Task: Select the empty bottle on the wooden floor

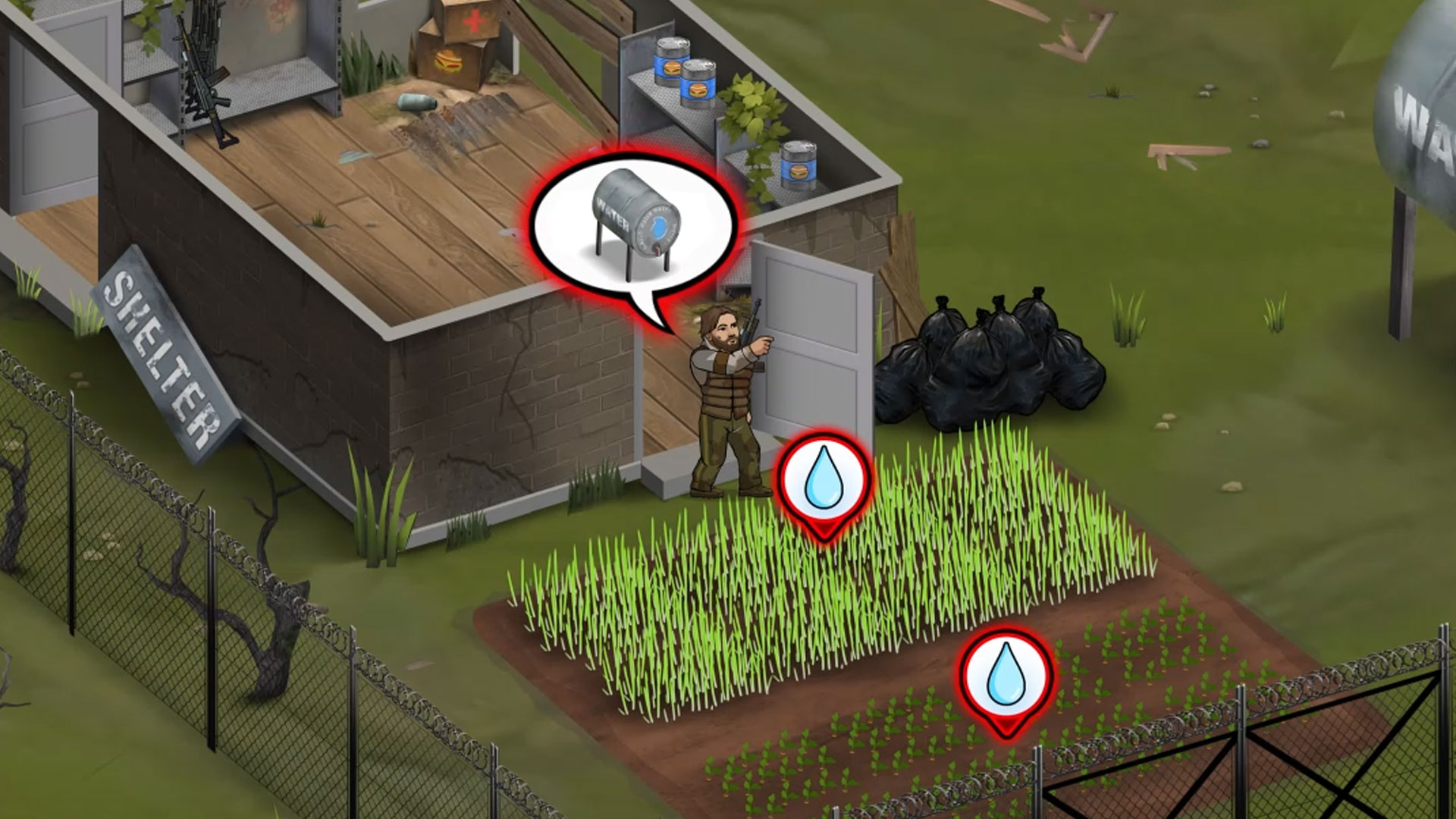Action: click(x=416, y=102)
